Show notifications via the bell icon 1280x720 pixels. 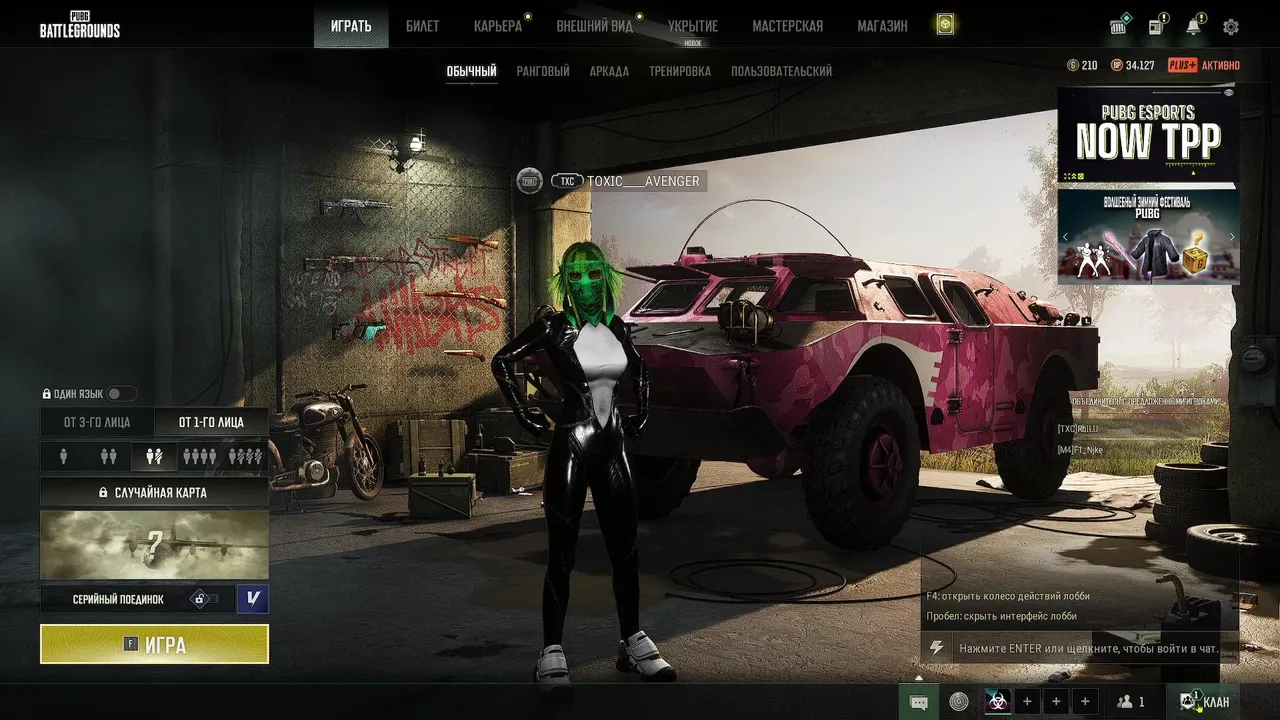(x=1193, y=27)
